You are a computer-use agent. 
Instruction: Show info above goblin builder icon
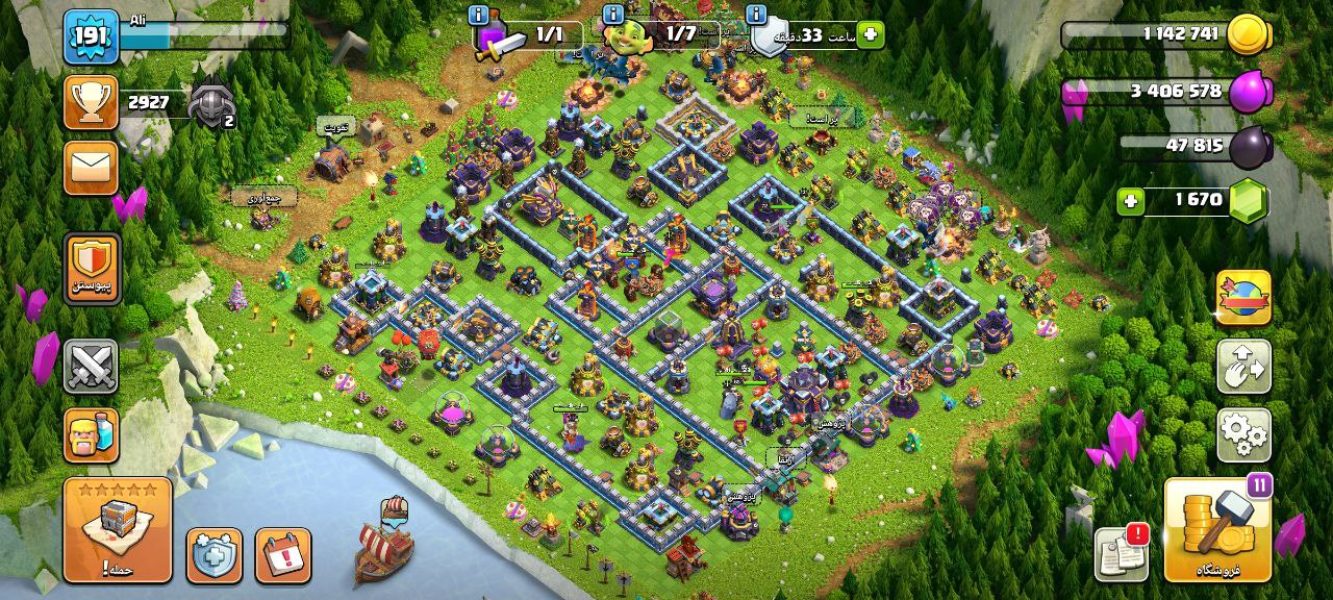click(613, 14)
